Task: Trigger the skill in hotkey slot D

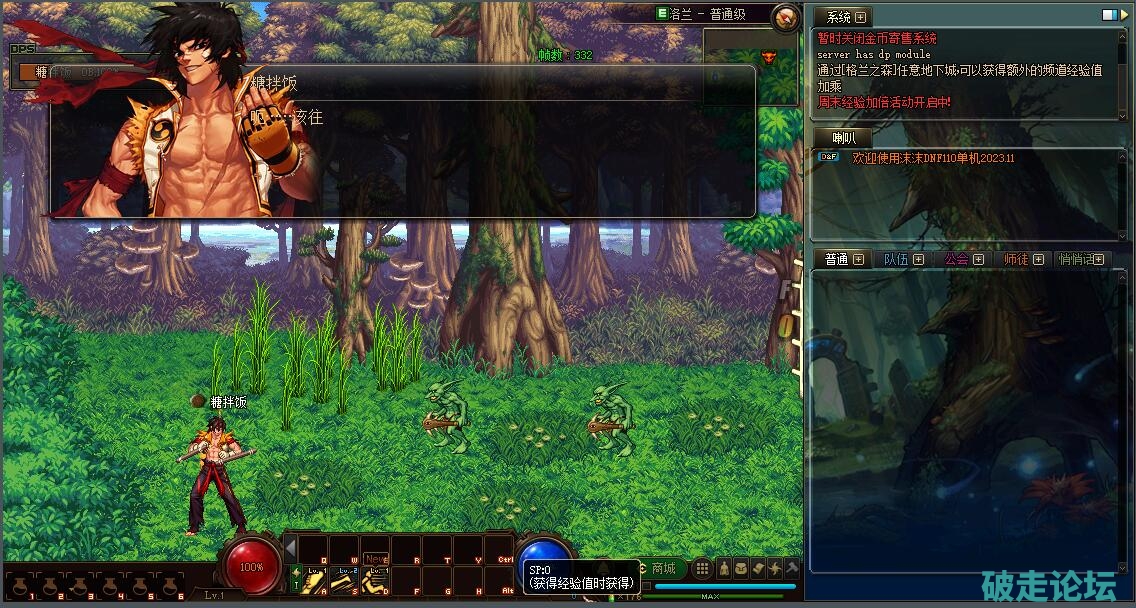Action: coord(376,579)
